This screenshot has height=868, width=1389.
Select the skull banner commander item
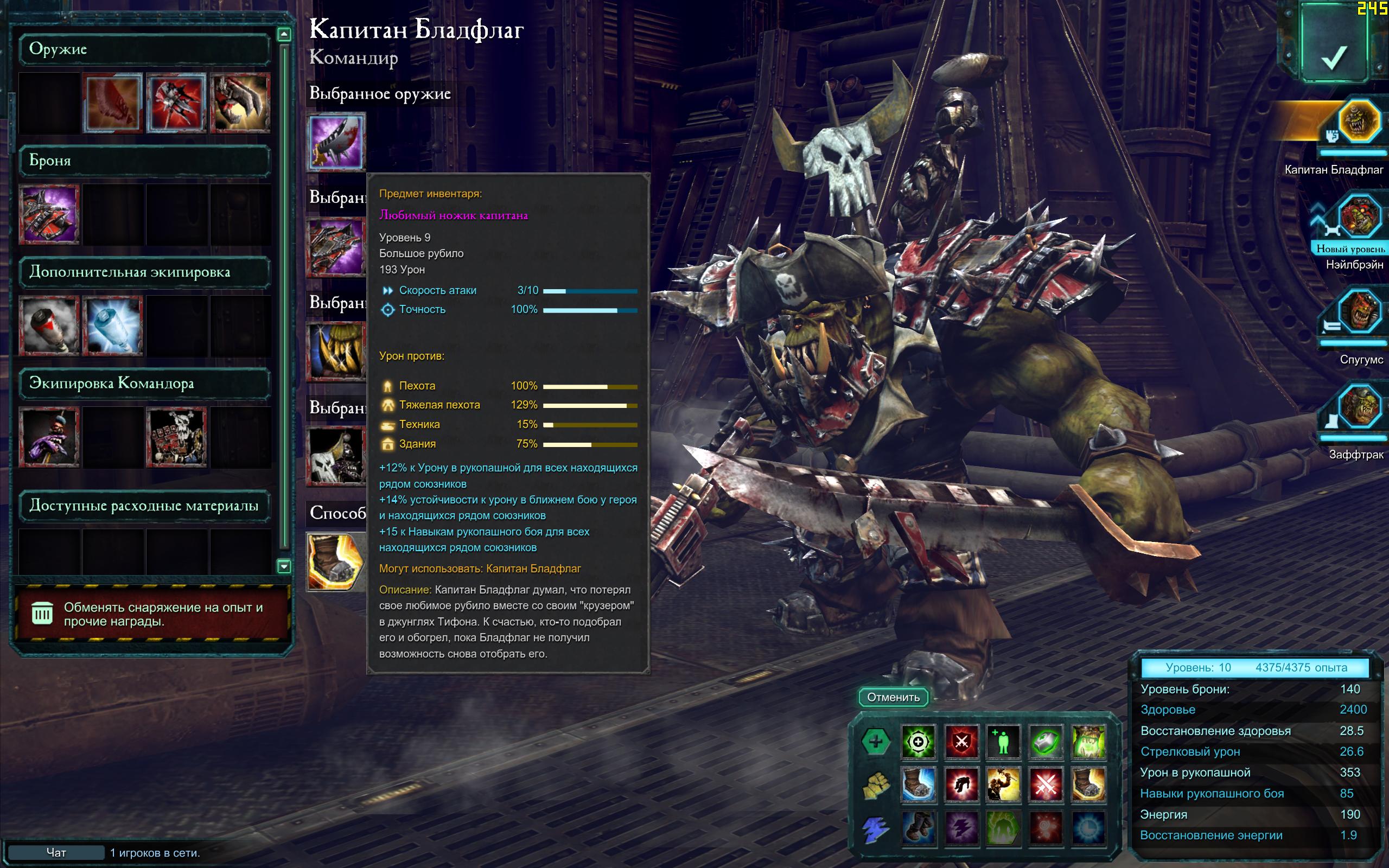[x=177, y=437]
